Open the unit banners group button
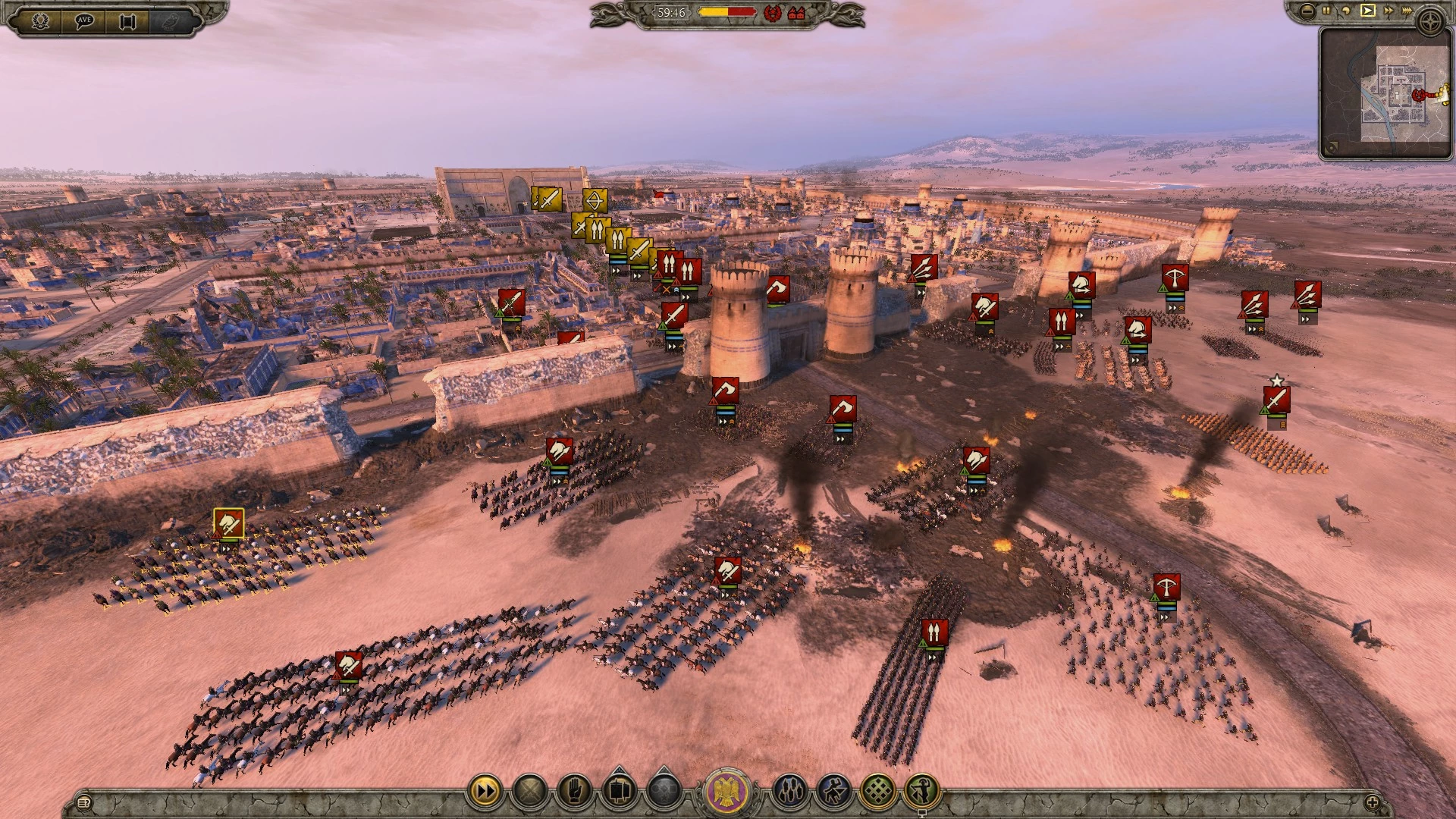 point(619,792)
